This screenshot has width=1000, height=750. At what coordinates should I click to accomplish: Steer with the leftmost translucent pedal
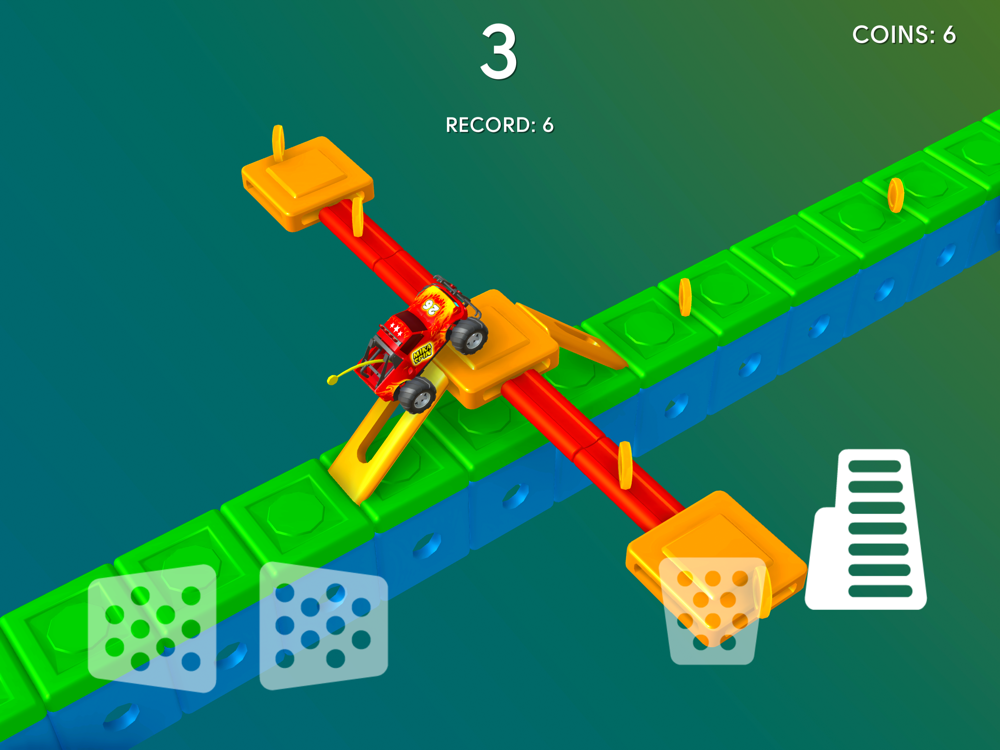click(152, 628)
